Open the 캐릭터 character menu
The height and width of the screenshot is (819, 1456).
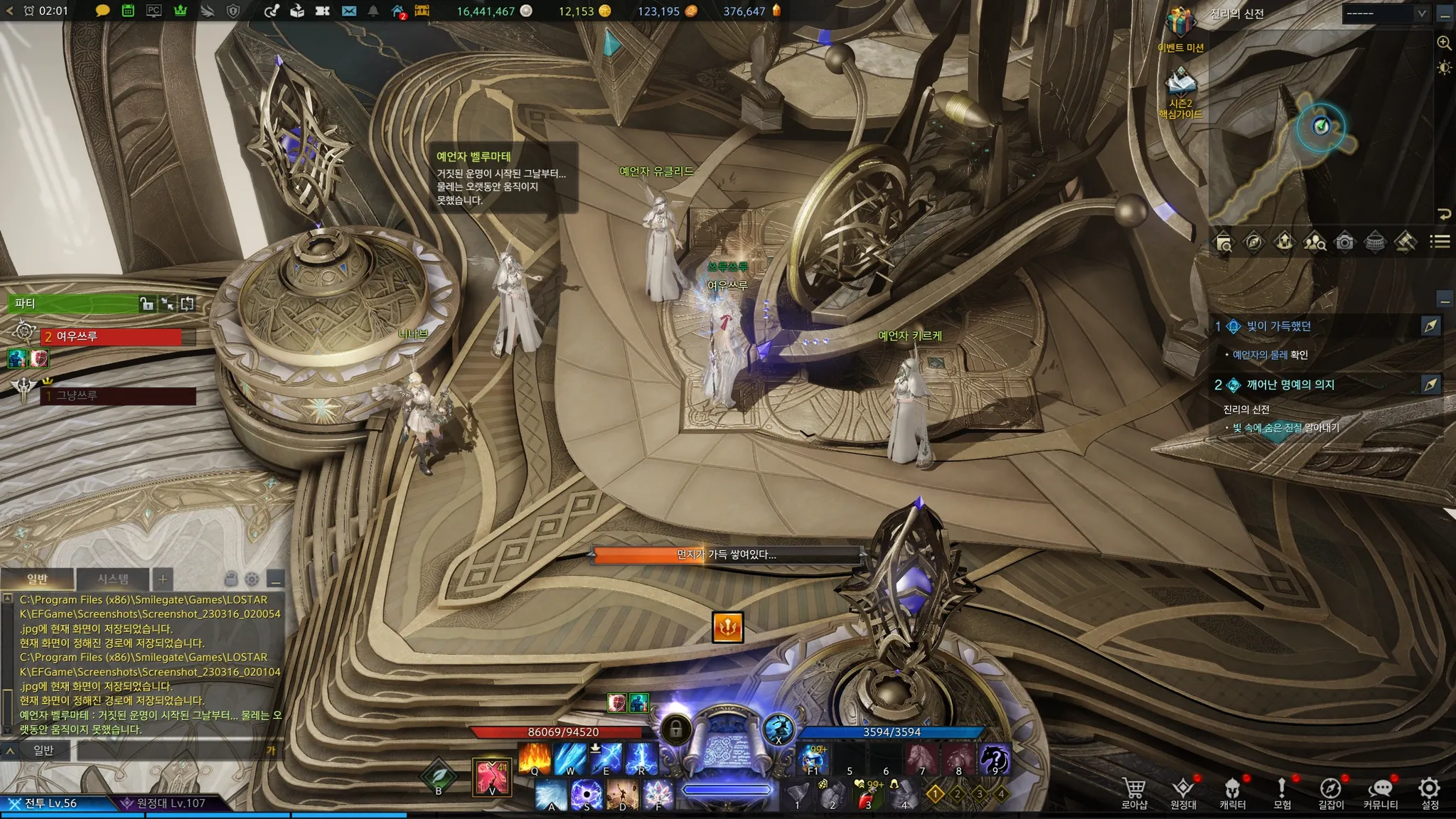pyautogui.click(x=1232, y=791)
